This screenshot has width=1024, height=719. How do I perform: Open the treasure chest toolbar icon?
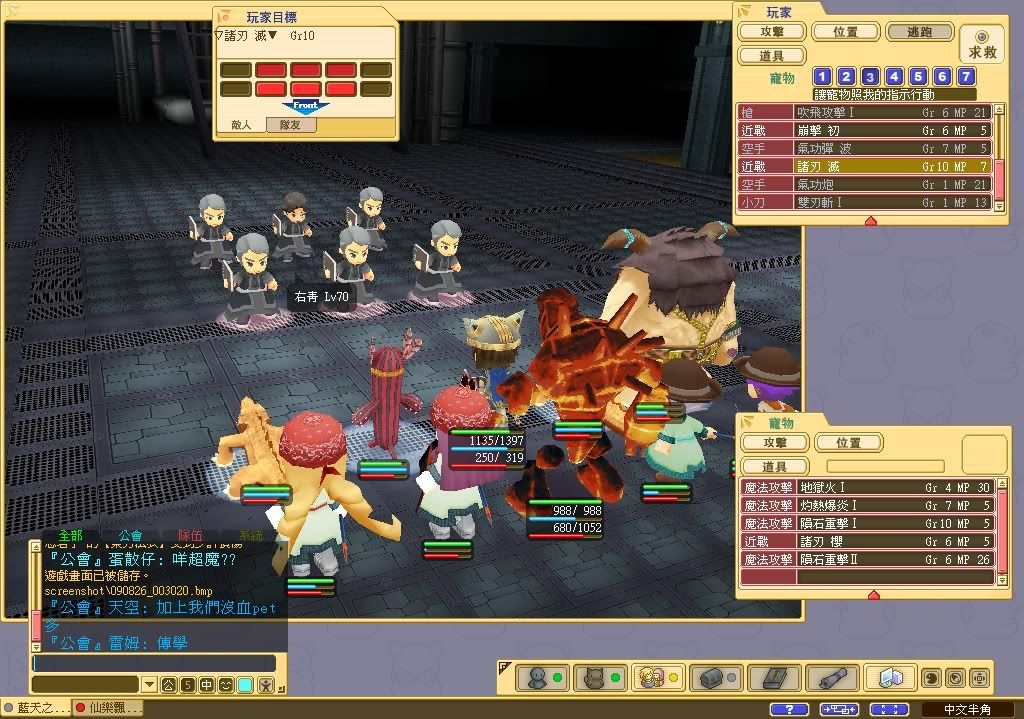pos(714,678)
